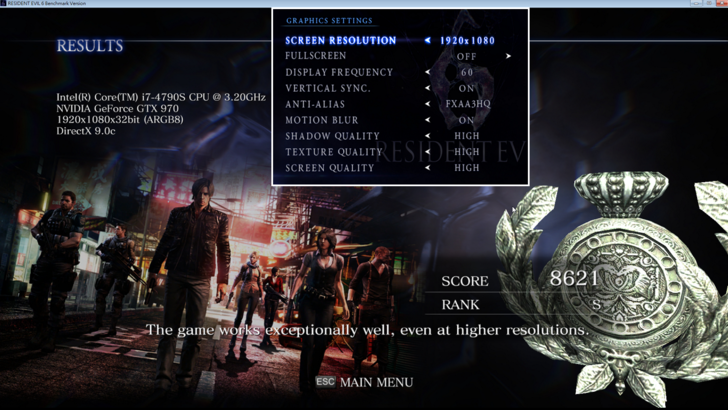
Task: Toggle Vertical Sync using its left arrow
Action: pyautogui.click(x=428, y=89)
